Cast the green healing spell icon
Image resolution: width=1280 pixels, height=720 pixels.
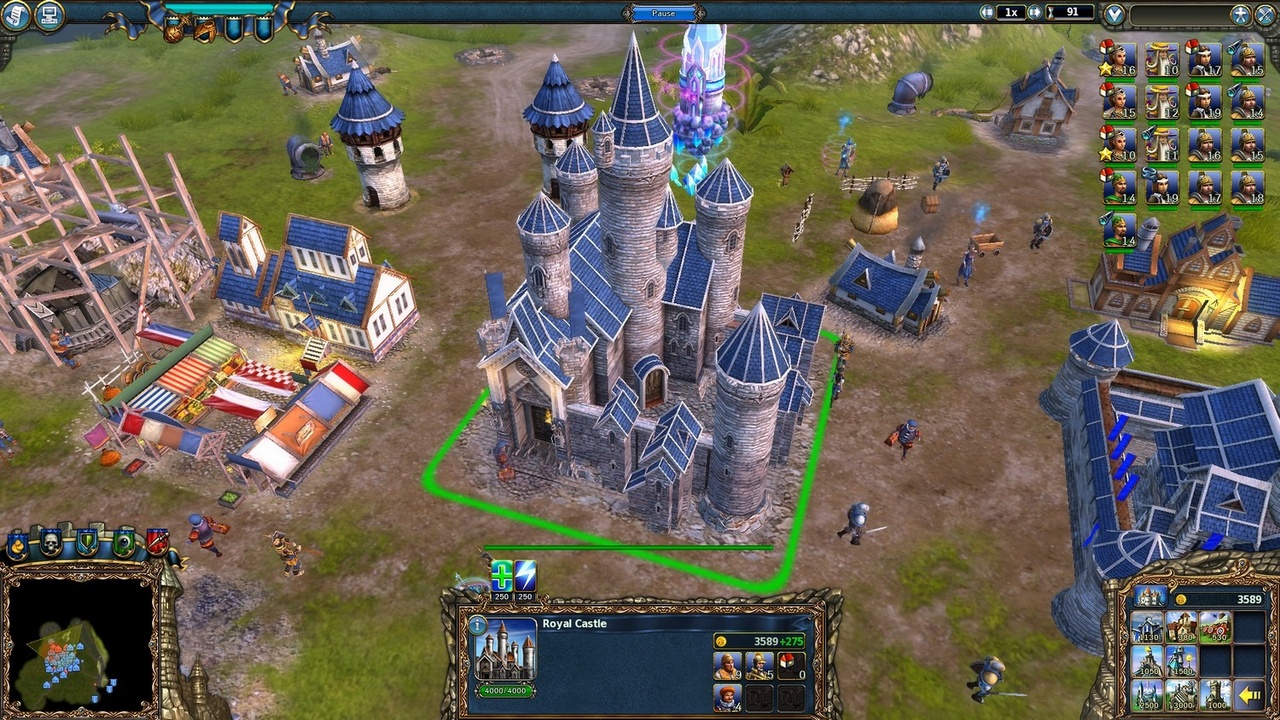501,576
